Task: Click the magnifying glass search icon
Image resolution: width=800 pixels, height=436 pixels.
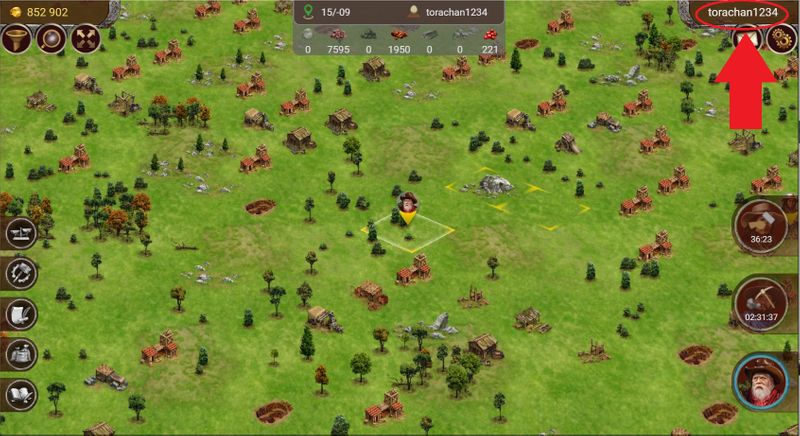Action: point(51,40)
